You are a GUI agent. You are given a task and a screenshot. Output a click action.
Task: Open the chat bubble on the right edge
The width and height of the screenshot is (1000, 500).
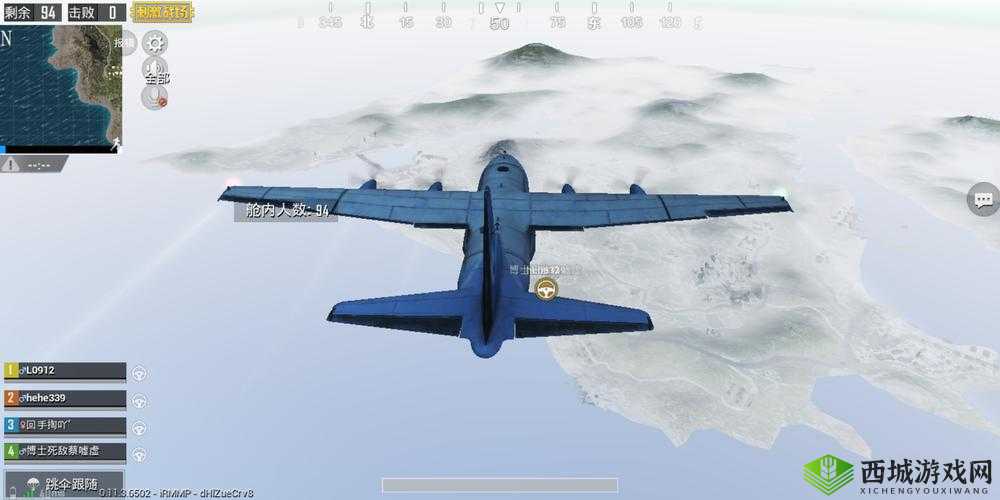pos(982,199)
